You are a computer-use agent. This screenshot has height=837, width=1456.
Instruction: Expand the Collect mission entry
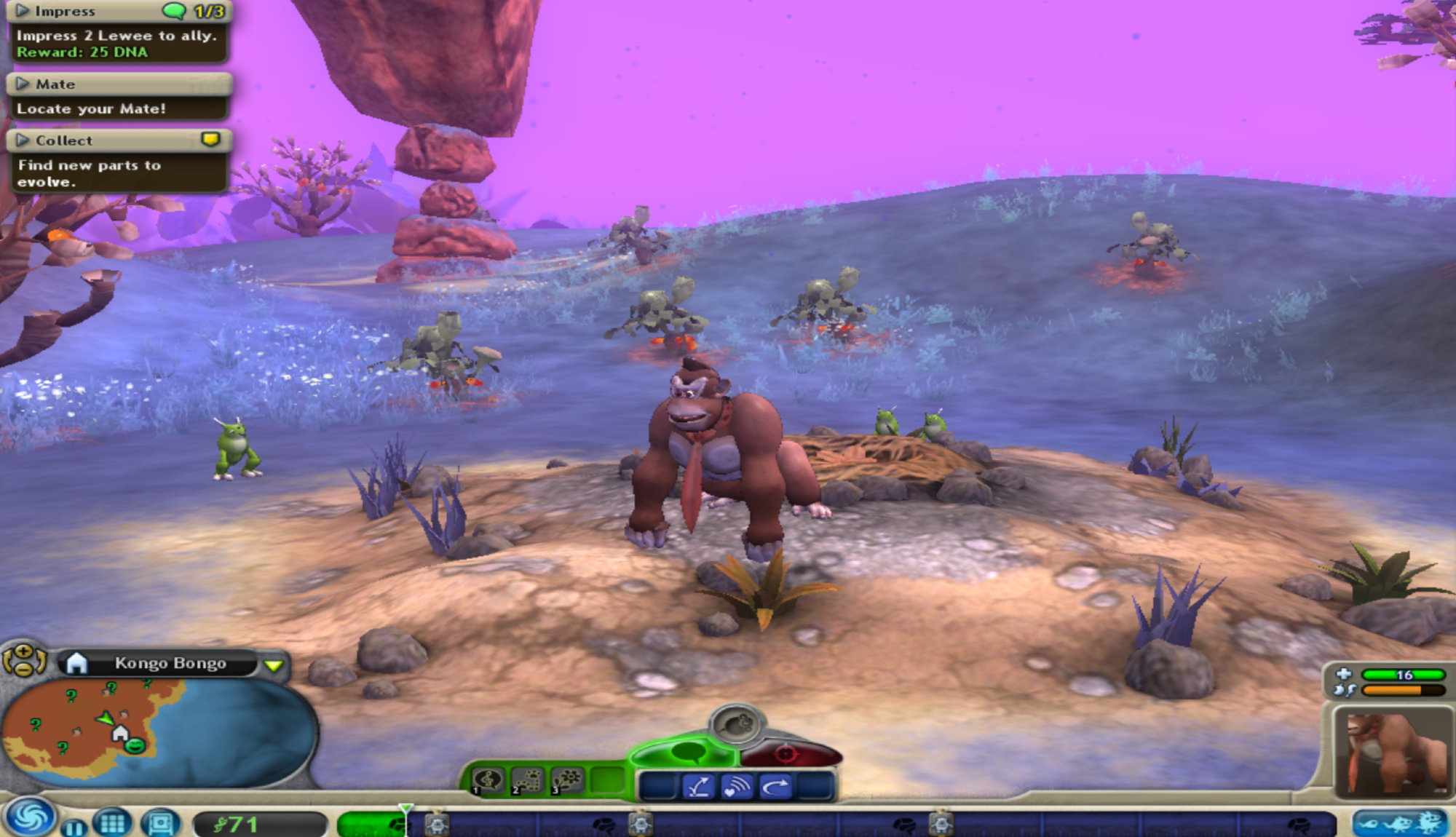coord(23,140)
